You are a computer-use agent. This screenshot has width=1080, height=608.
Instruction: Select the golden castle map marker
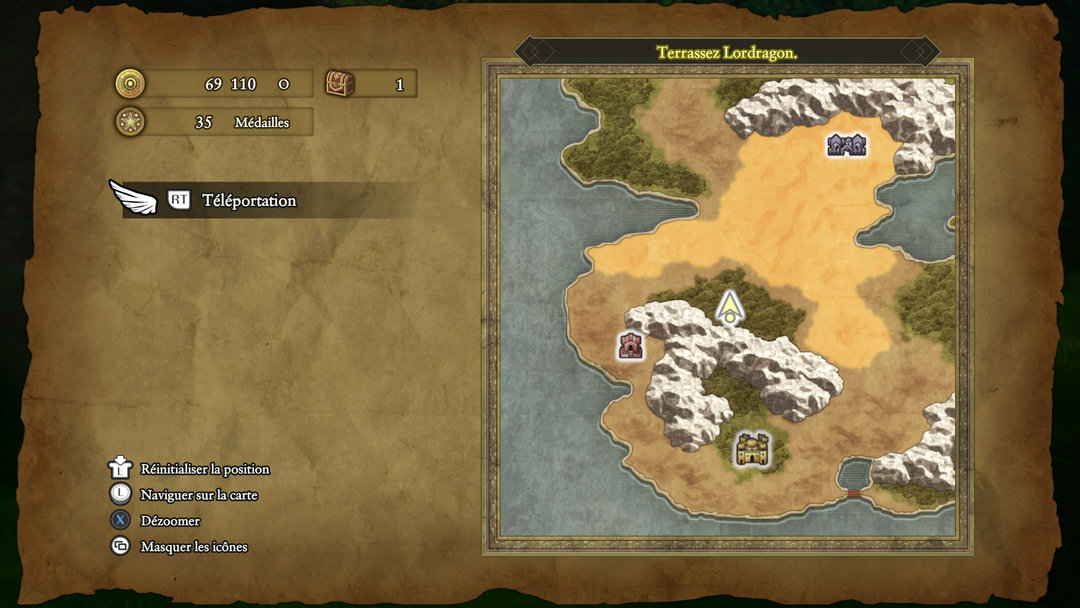tap(752, 449)
